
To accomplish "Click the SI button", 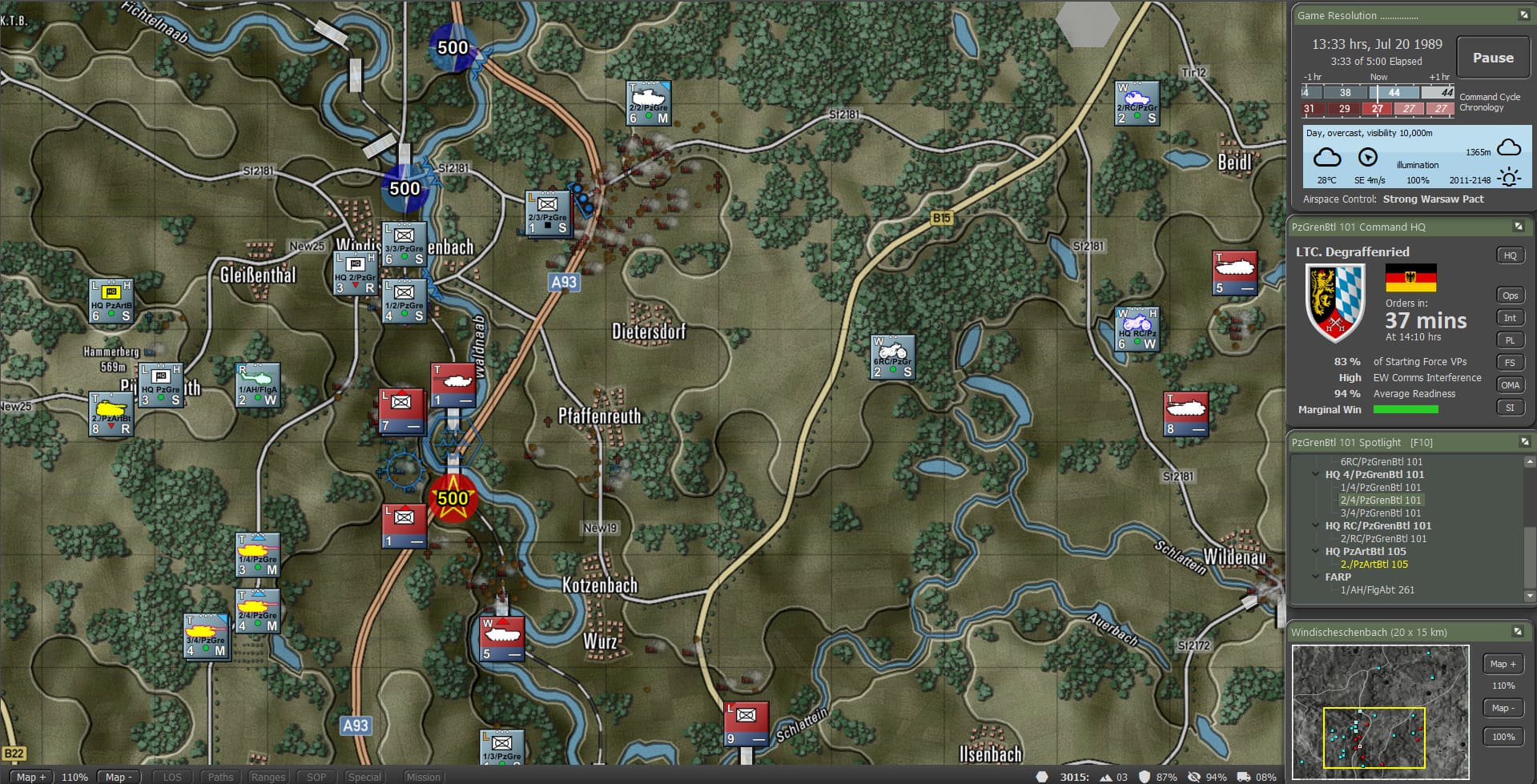I will [x=1510, y=408].
